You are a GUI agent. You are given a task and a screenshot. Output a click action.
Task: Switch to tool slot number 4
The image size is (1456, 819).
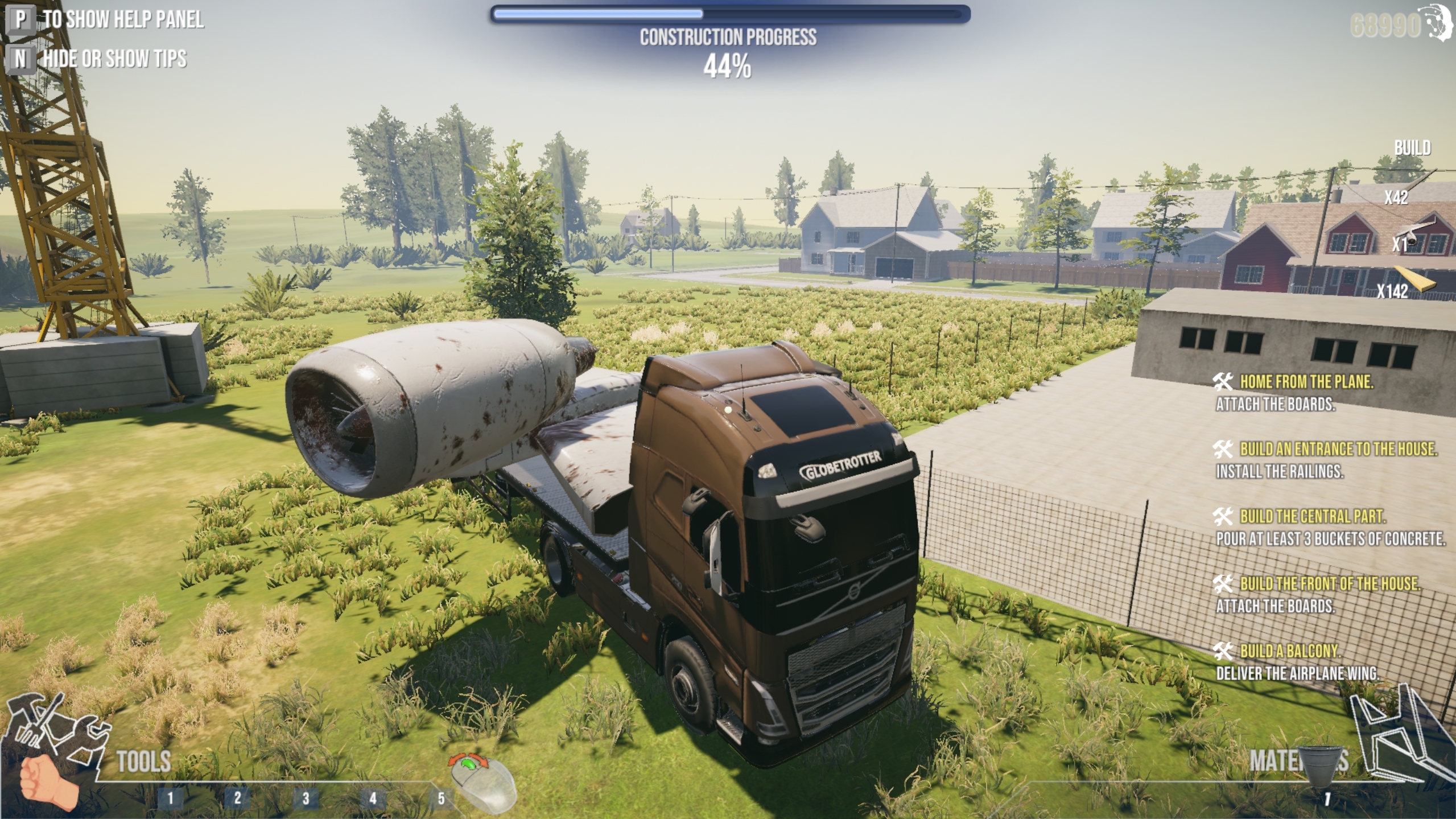[373, 798]
